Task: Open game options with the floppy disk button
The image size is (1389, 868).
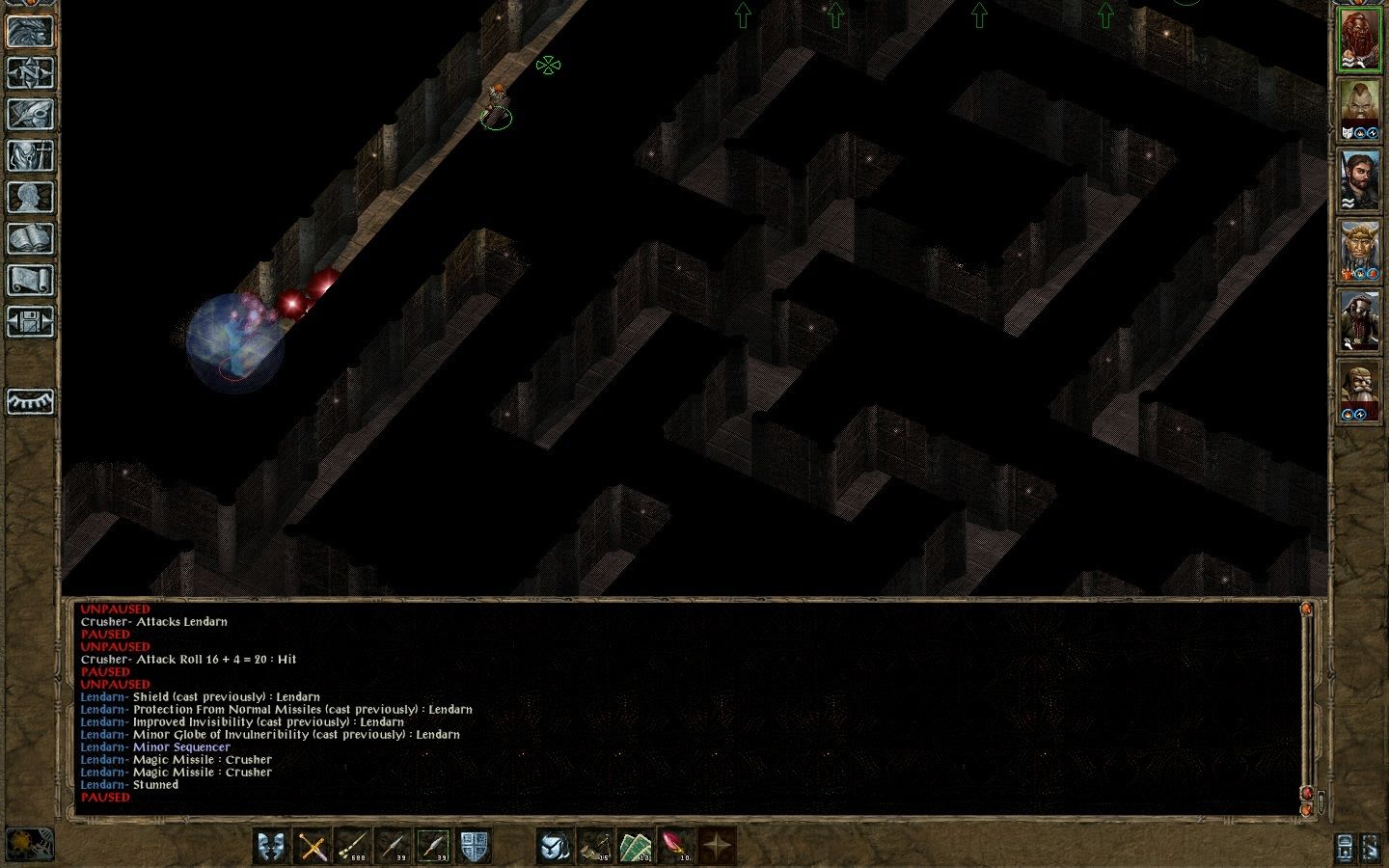Action: pos(30,322)
